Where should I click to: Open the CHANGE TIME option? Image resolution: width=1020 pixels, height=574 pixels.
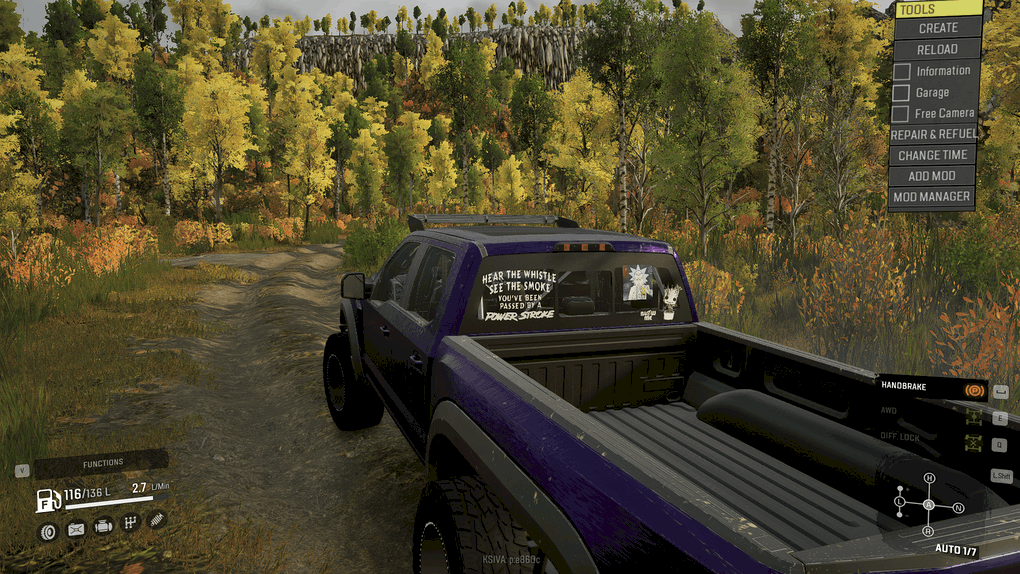point(932,155)
